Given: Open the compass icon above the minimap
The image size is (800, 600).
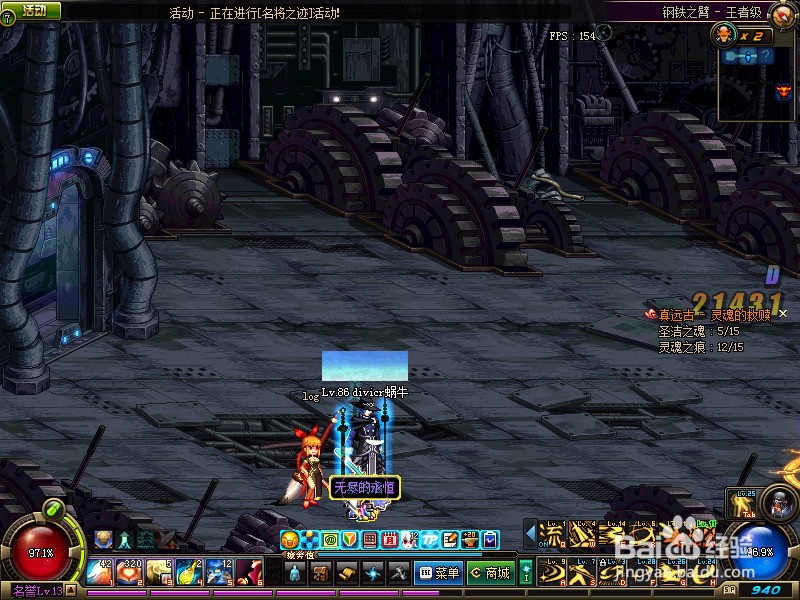Looking at the screenshot, I should click(x=724, y=36).
